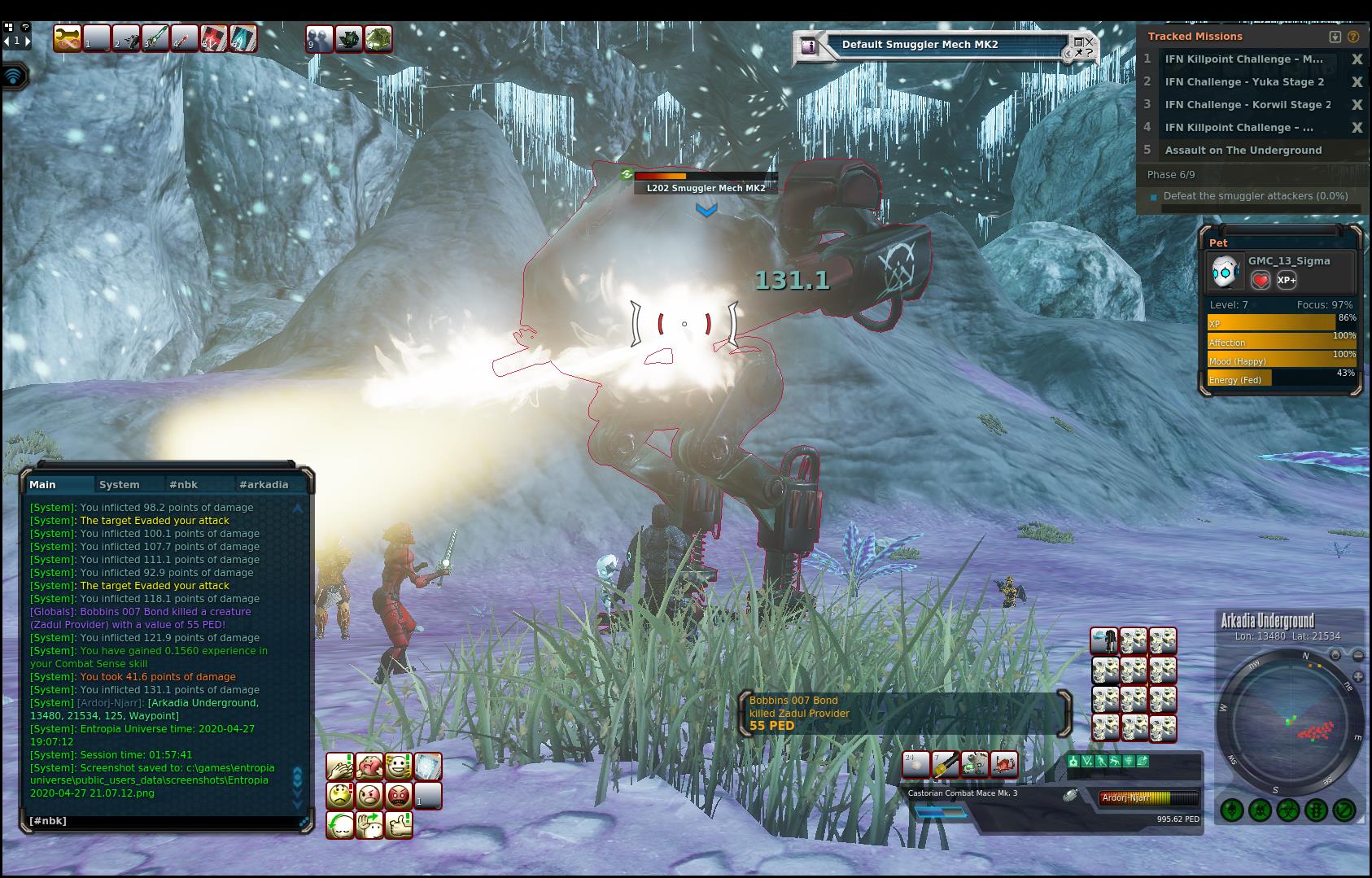Remove IFN Challenge - Yuka Stage 2 from tracking
Image resolution: width=1372 pixels, height=878 pixels.
(x=1357, y=82)
